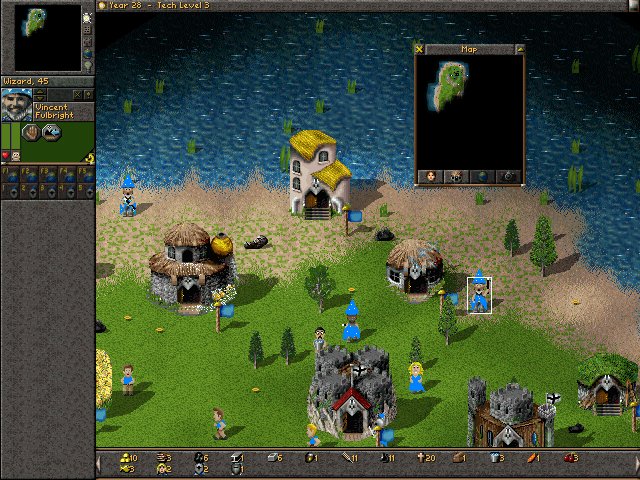Activate the blue arrow action icon
640x480 pixels.
point(47,132)
